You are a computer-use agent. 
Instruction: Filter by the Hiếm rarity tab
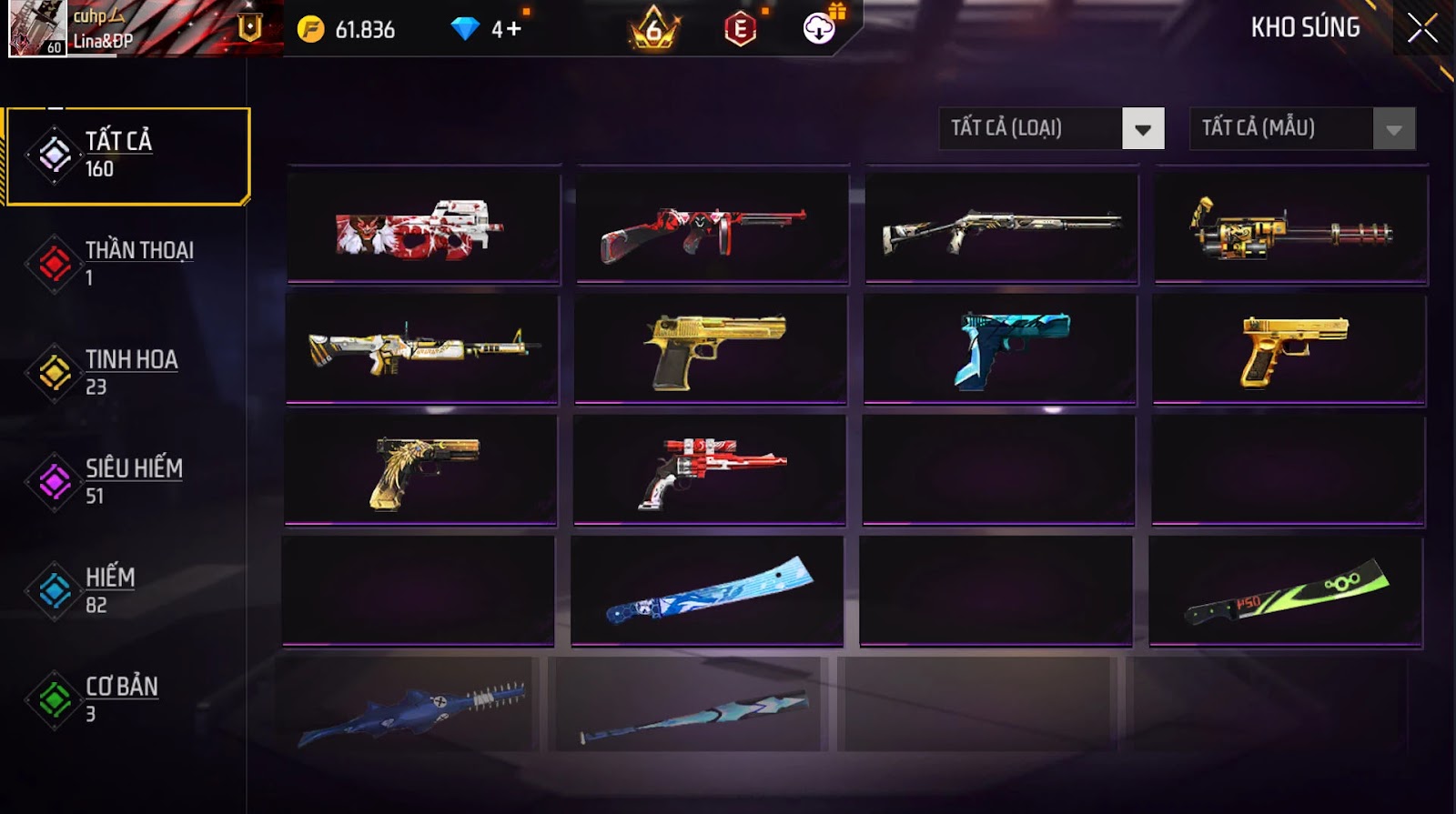(x=127, y=591)
